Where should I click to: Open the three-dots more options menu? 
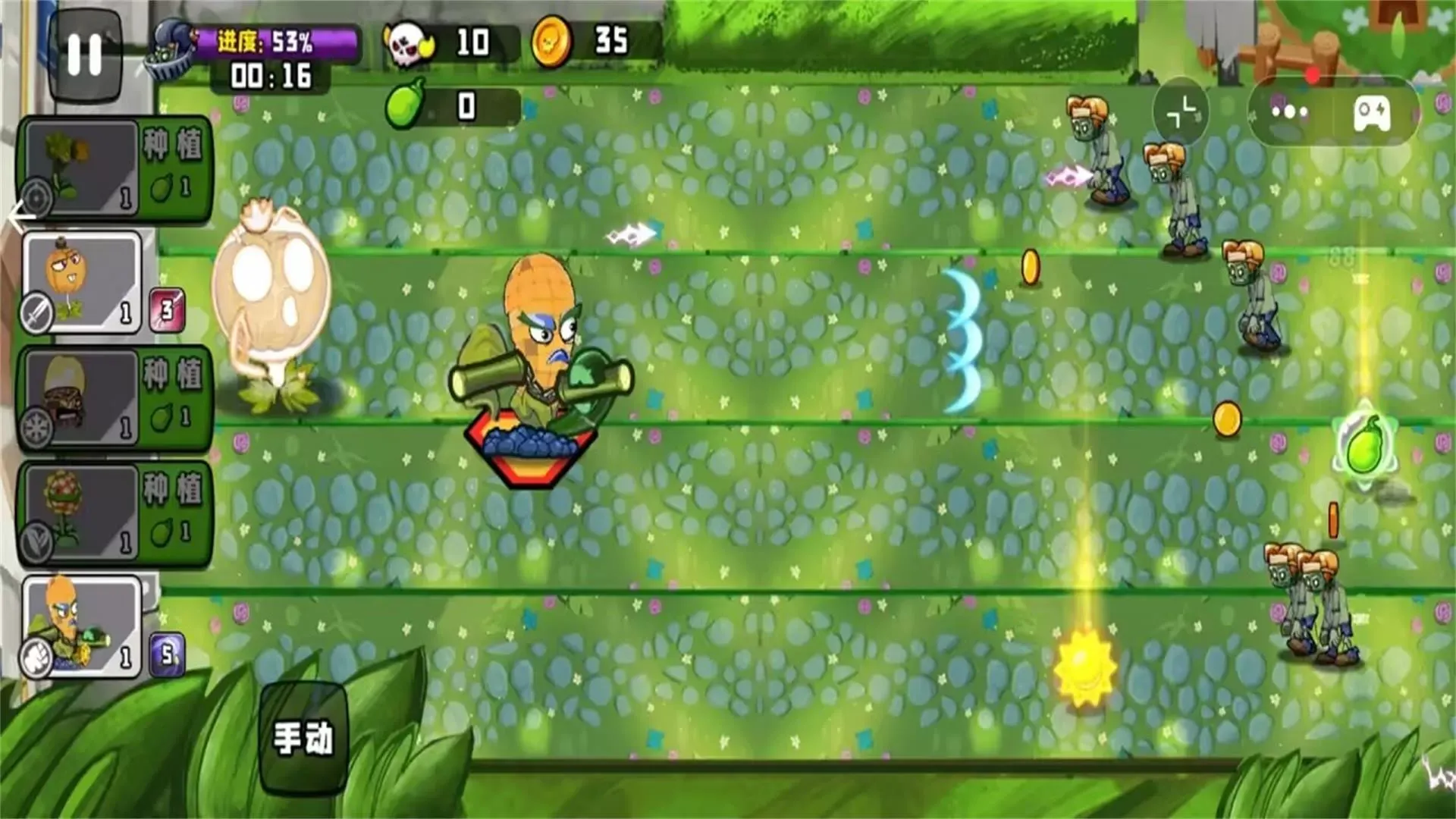coord(1290,112)
